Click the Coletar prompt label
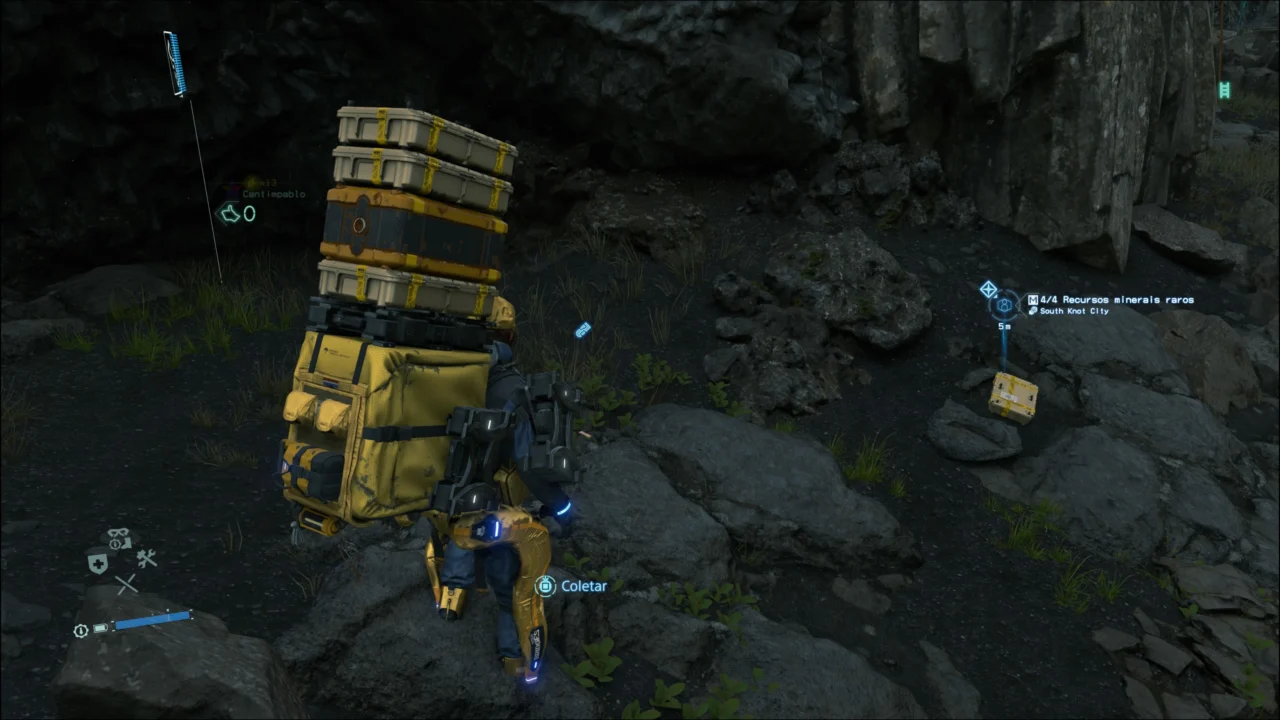 [584, 586]
